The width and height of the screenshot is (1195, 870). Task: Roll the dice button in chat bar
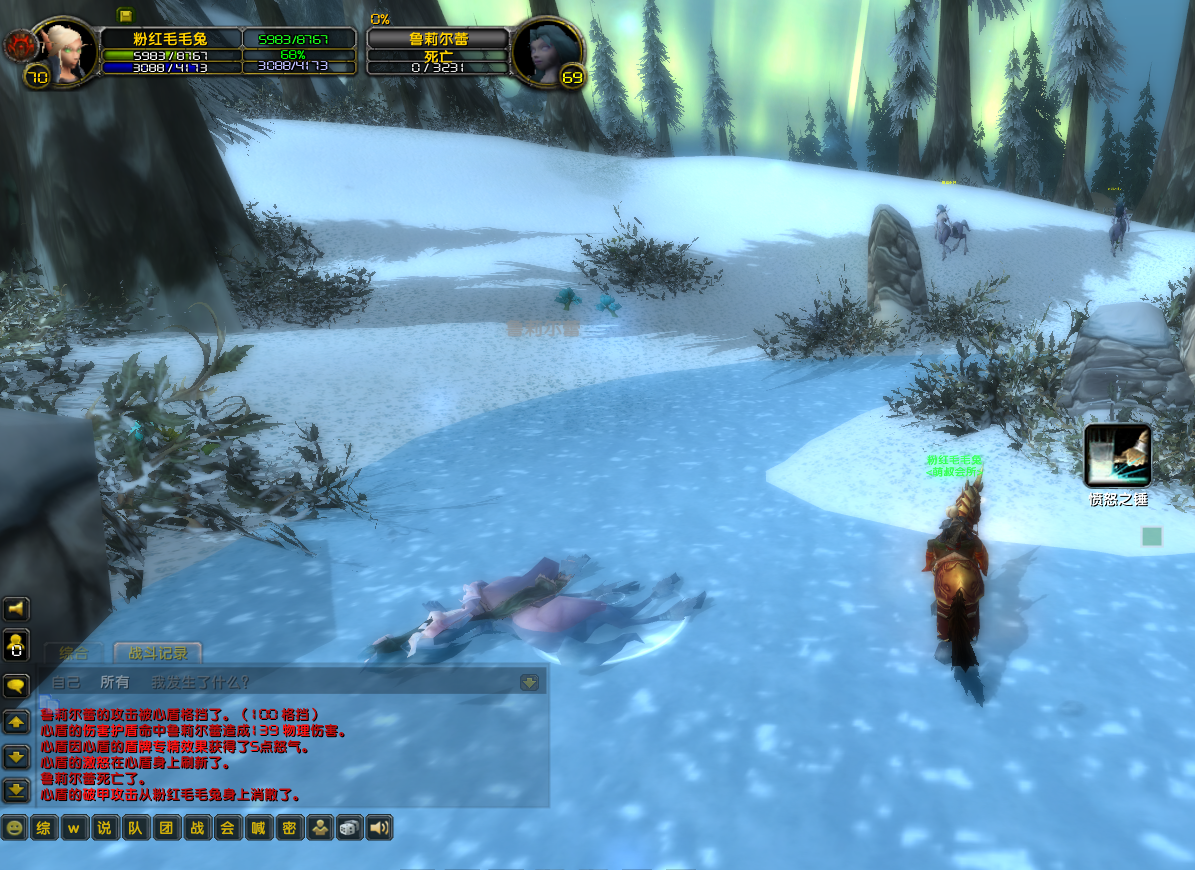tap(349, 828)
